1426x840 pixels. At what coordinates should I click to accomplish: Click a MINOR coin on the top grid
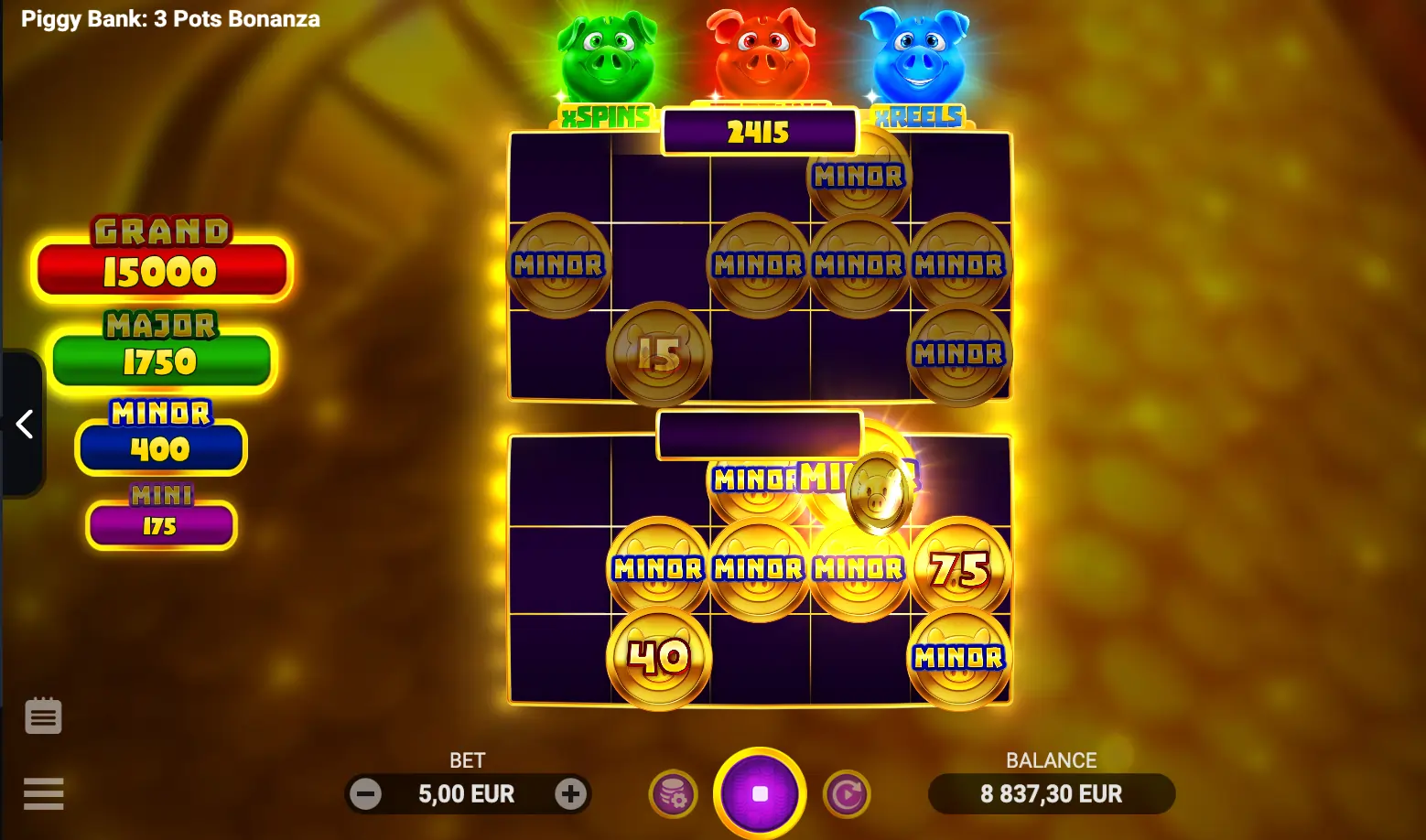[558, 265]
